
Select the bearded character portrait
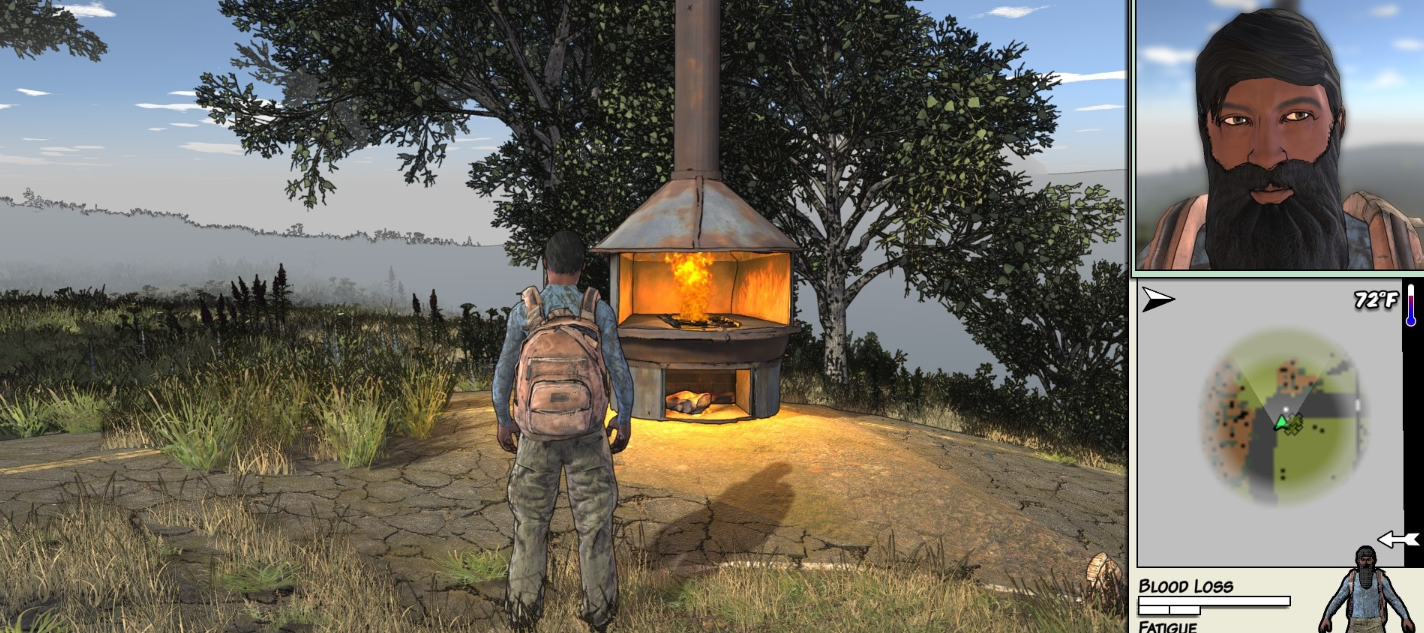tap(1278, 137)
